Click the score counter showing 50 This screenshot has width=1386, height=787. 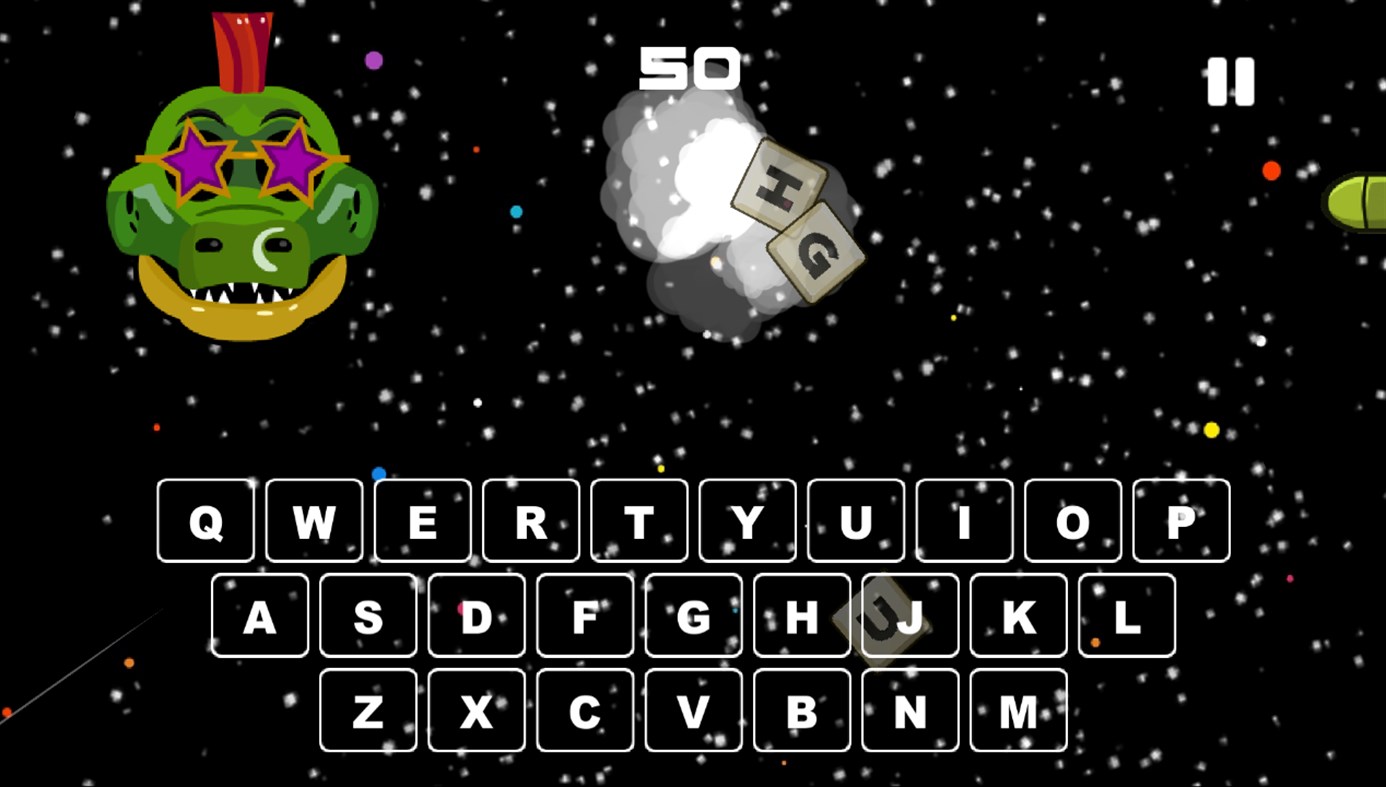pos(690,67)
